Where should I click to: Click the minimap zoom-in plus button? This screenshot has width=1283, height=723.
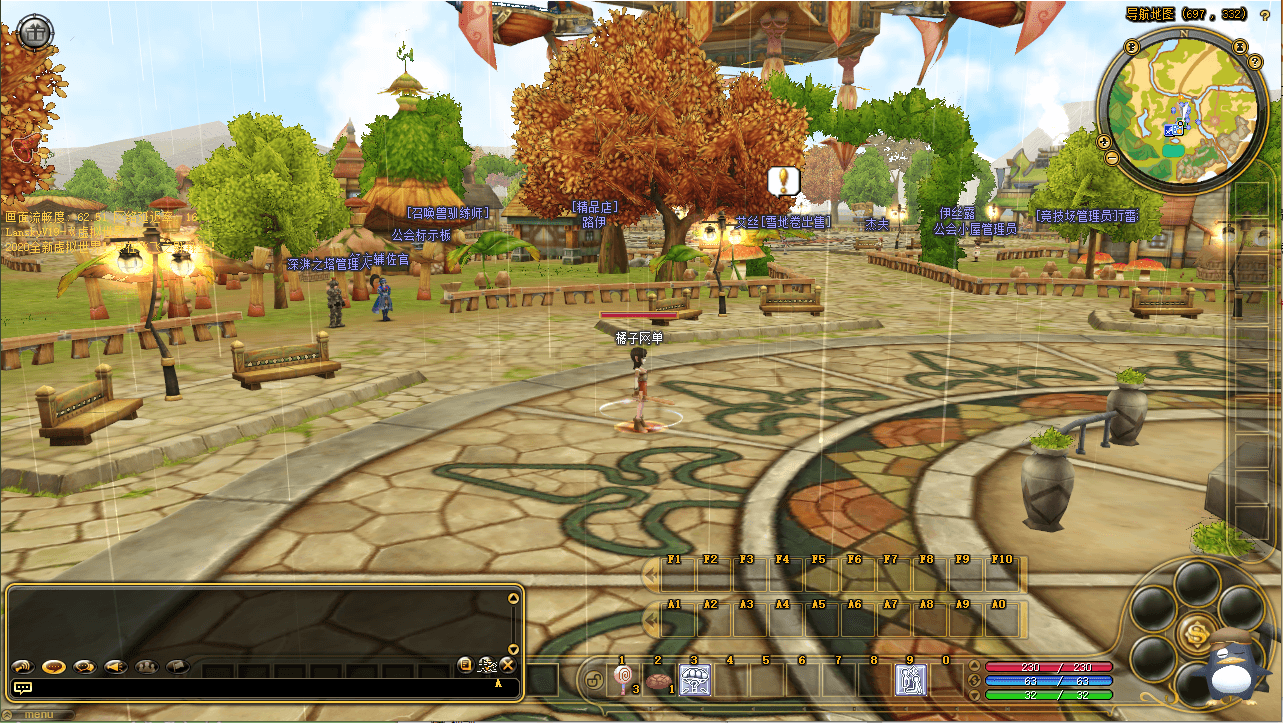click(x=1105, y=141)
